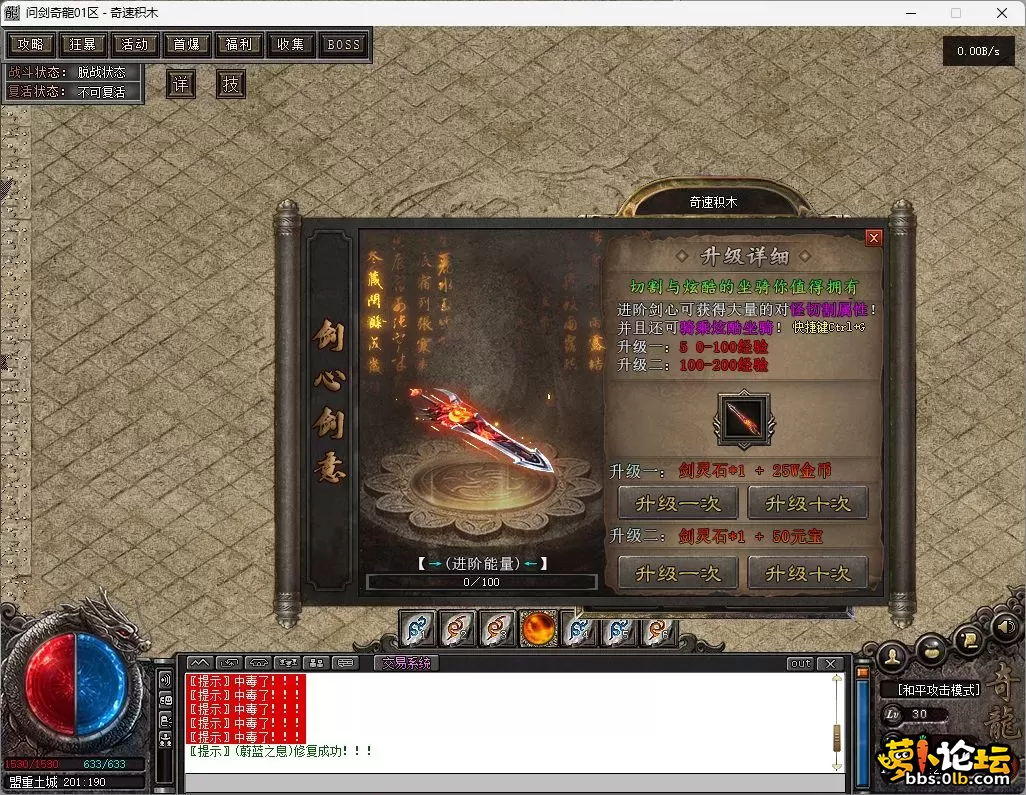The height and width of the screenshot is (795, 1026).
Task: Upgrade once using 25W gold (升级一次)
Action: pos(677,503)
